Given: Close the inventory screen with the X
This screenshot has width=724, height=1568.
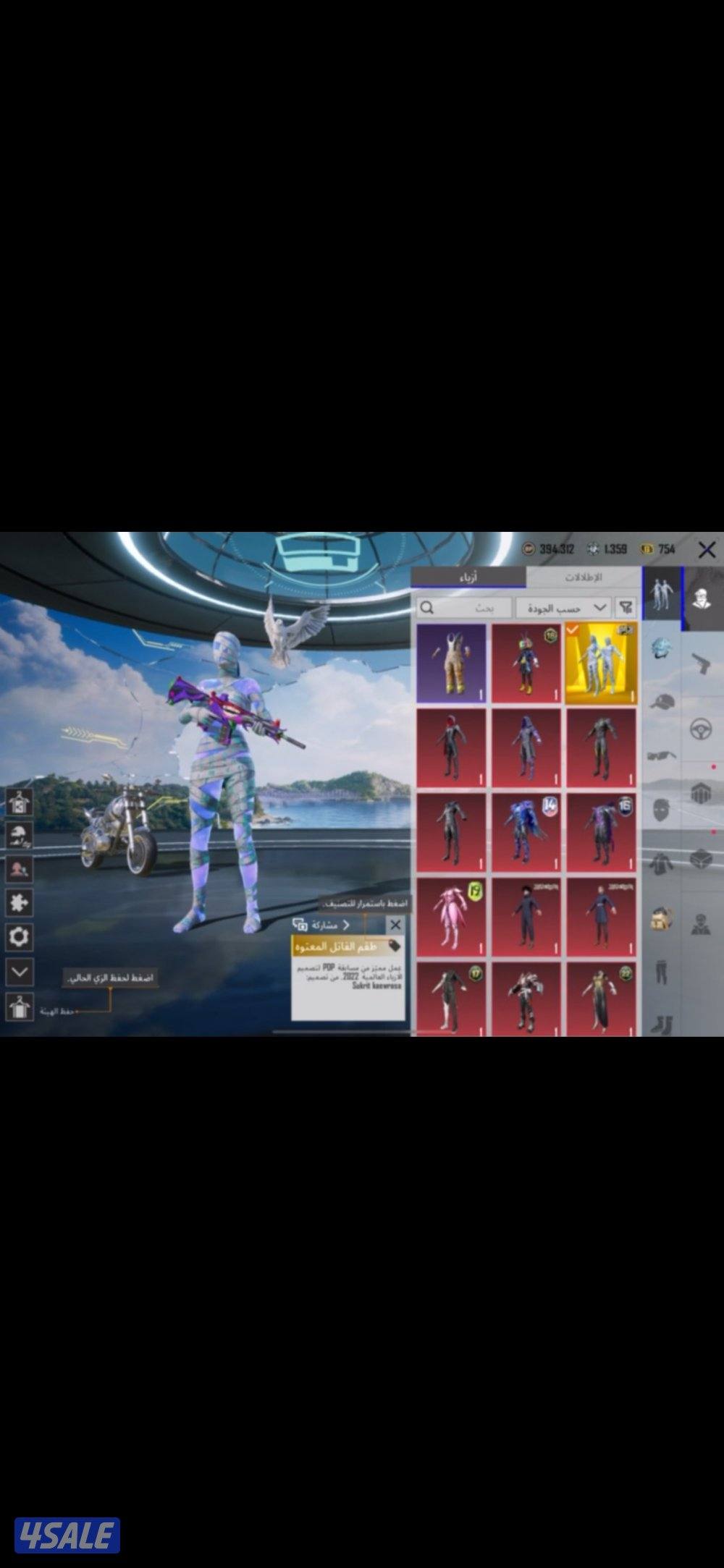Looking at the screenshot, I should point(707,550).
